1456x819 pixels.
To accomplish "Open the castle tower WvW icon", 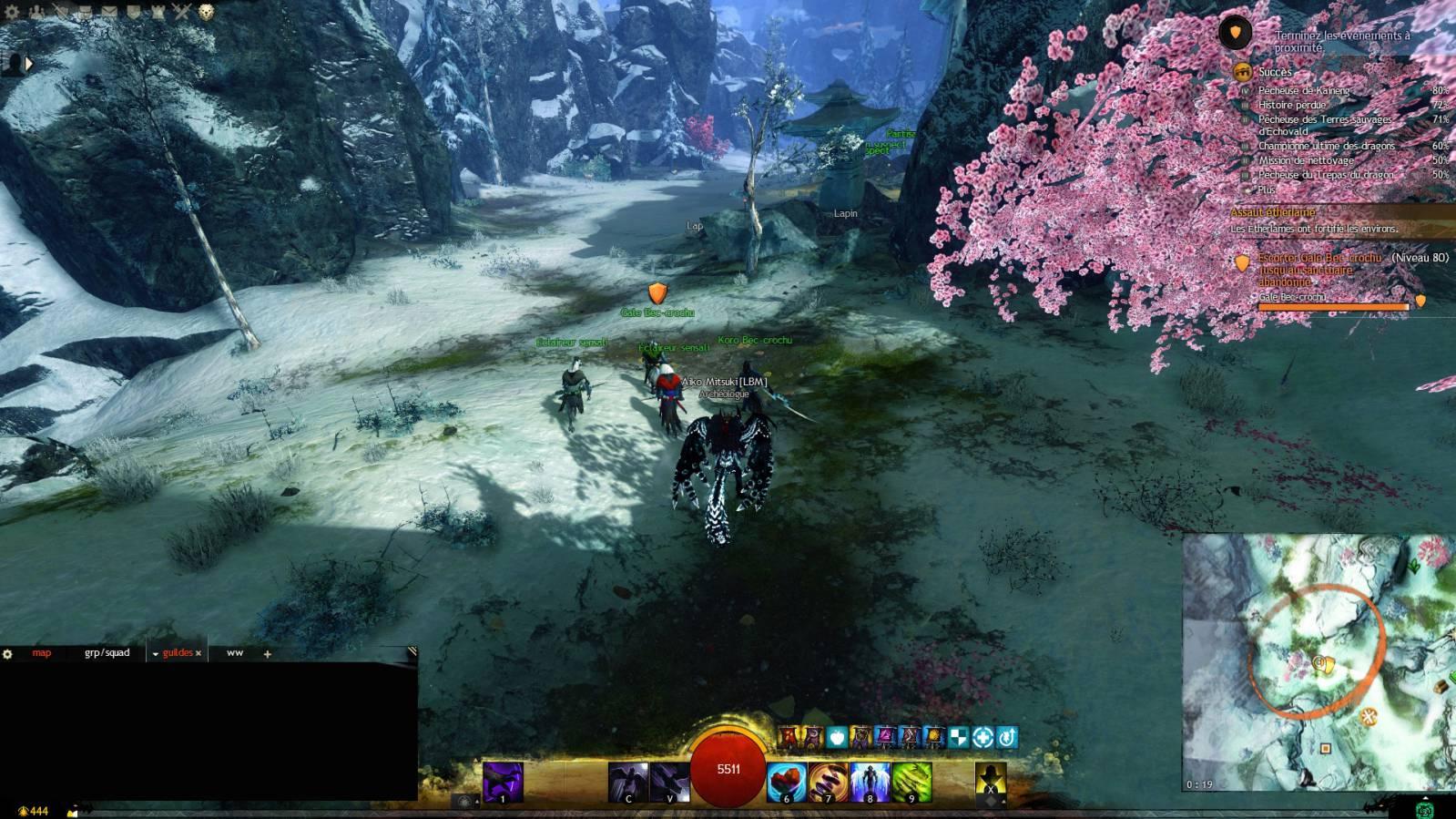I will point(158,12).
